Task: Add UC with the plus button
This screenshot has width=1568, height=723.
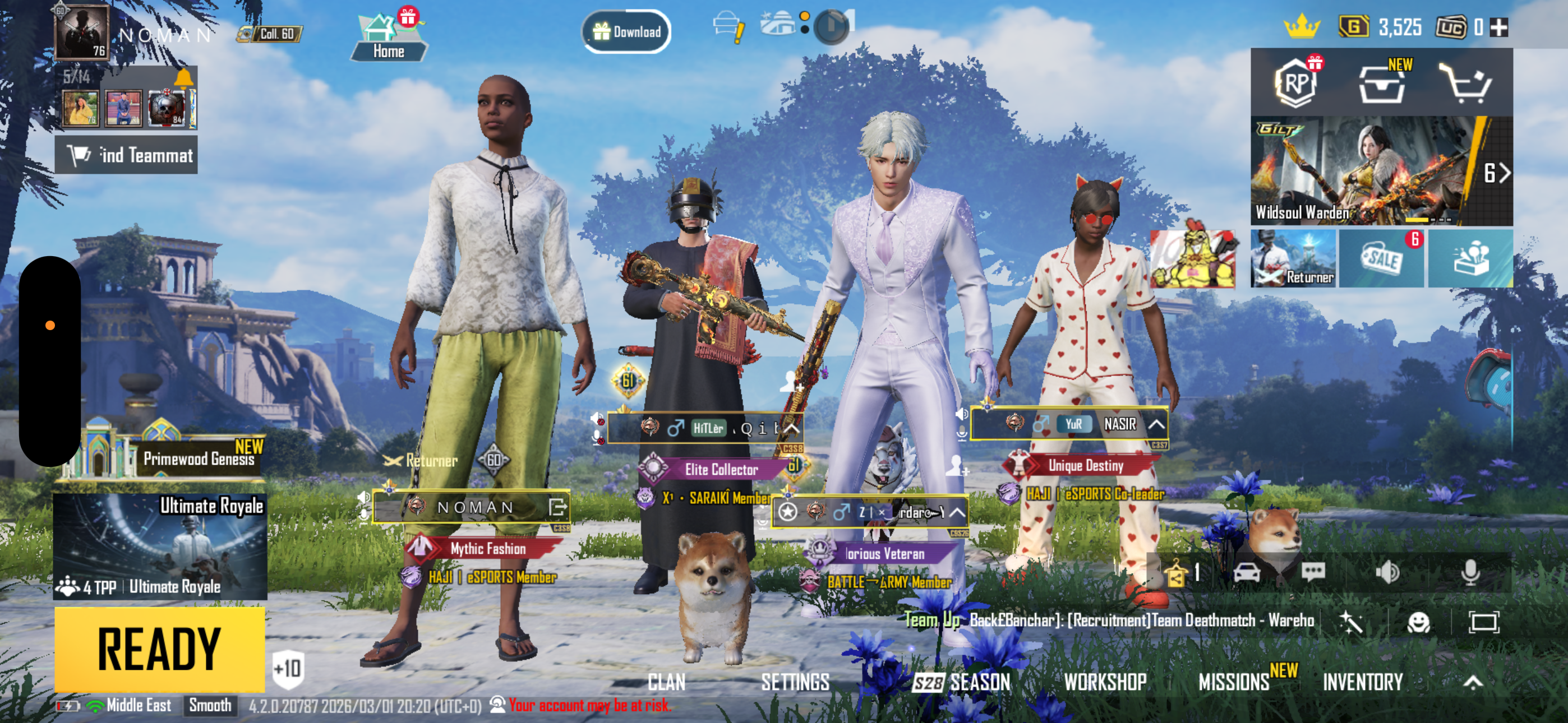Action: pyautogui.click(x=1498, y=27)
